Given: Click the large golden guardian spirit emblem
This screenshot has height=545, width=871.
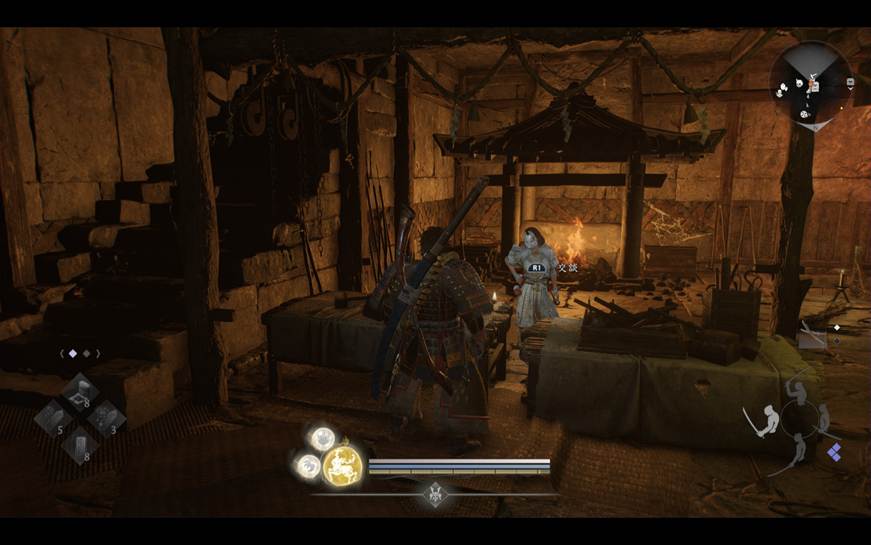Looking at the screenshot, I should pos(342,465).
